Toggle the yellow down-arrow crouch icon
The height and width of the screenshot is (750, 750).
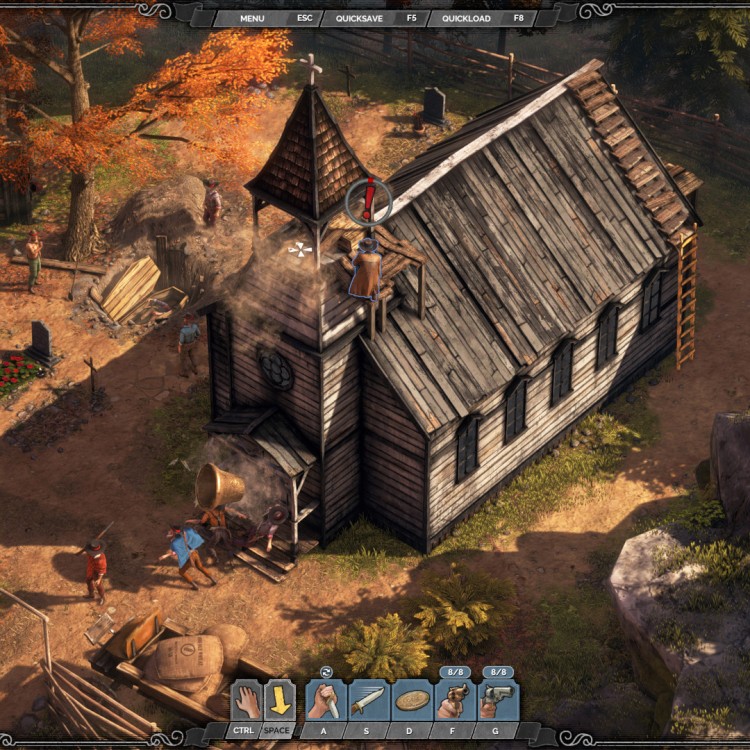pos(280,700)
